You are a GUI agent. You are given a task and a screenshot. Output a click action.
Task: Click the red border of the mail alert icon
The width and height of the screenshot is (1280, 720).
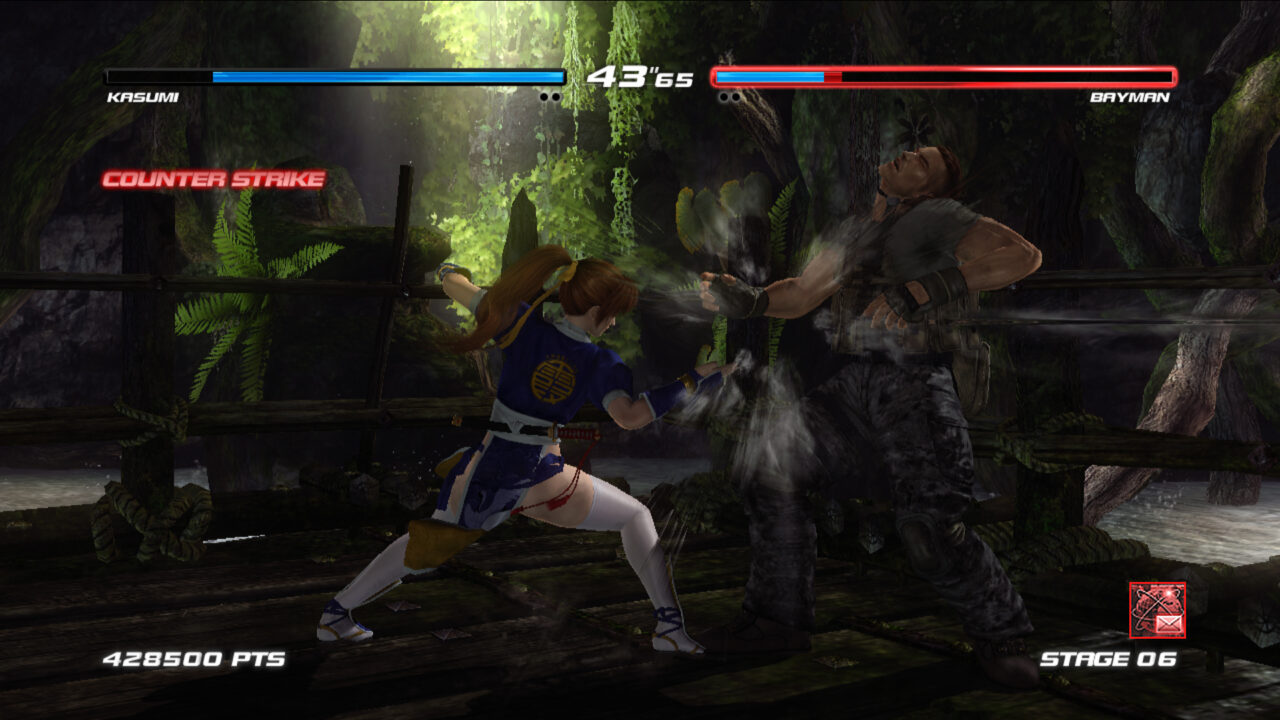pyautogui.click(x=1132, y=609)
